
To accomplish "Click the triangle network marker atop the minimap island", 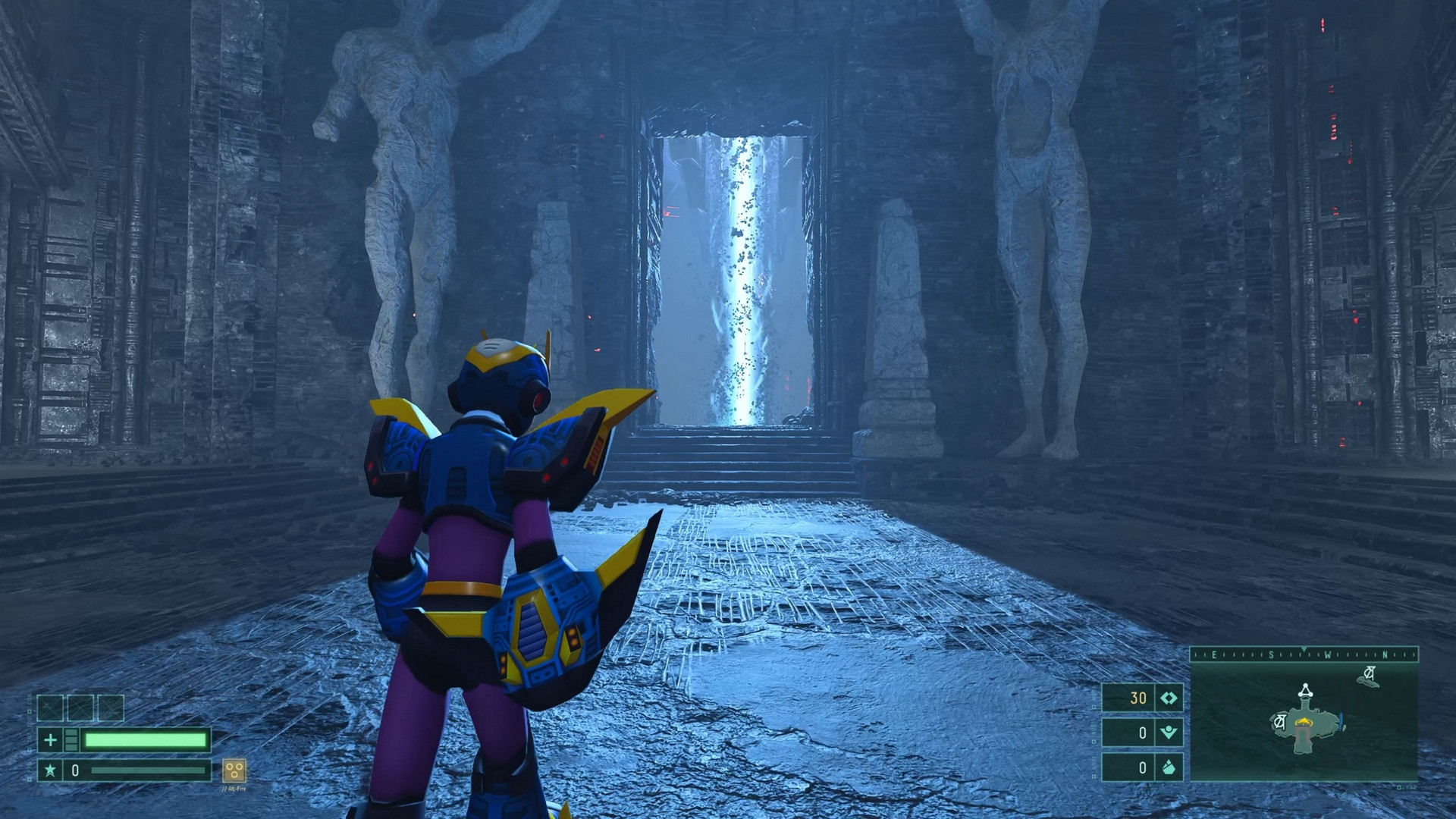I will (x=1306, y=692).
